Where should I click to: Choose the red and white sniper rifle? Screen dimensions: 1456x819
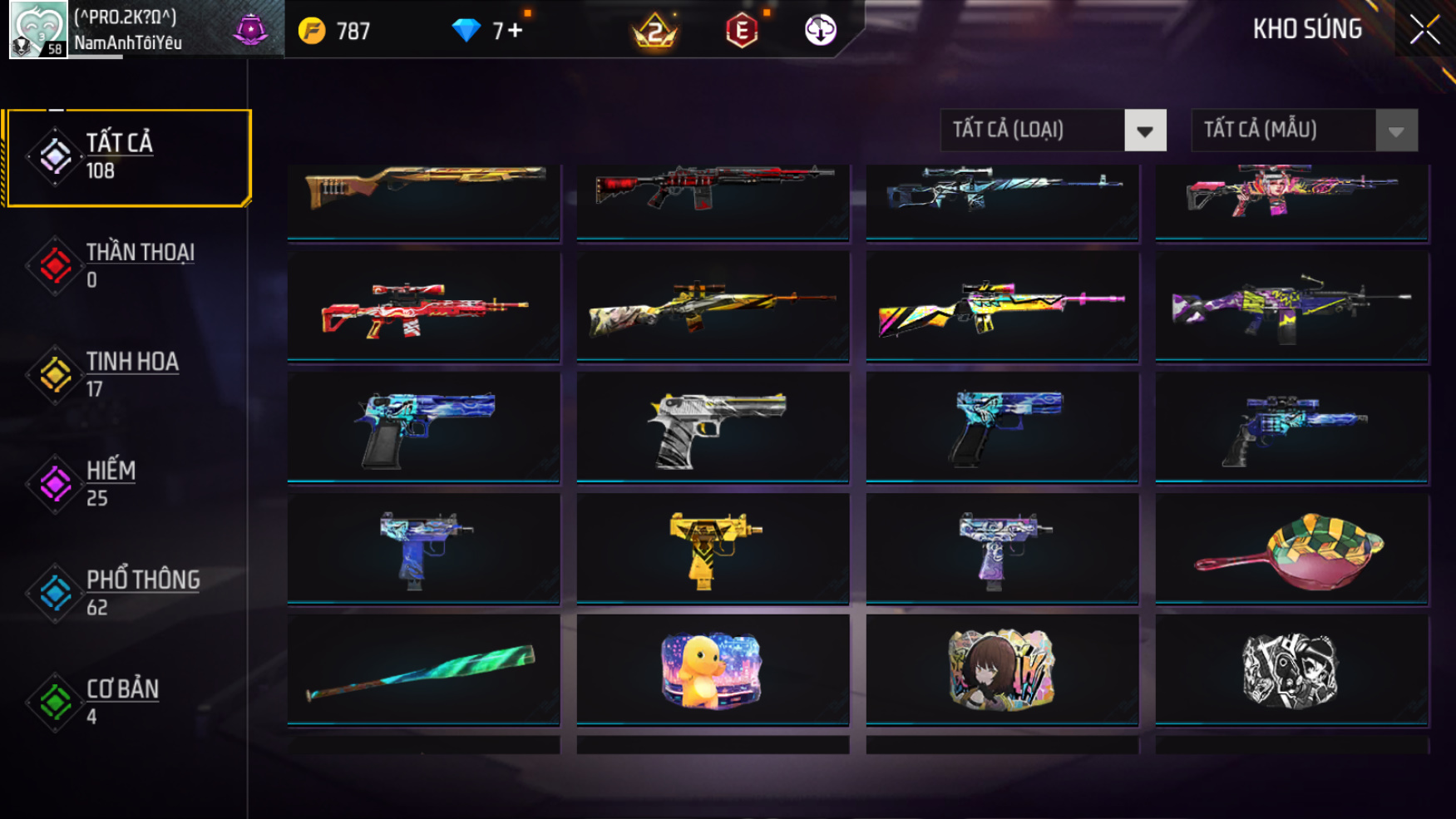click(x=423, y=307)
